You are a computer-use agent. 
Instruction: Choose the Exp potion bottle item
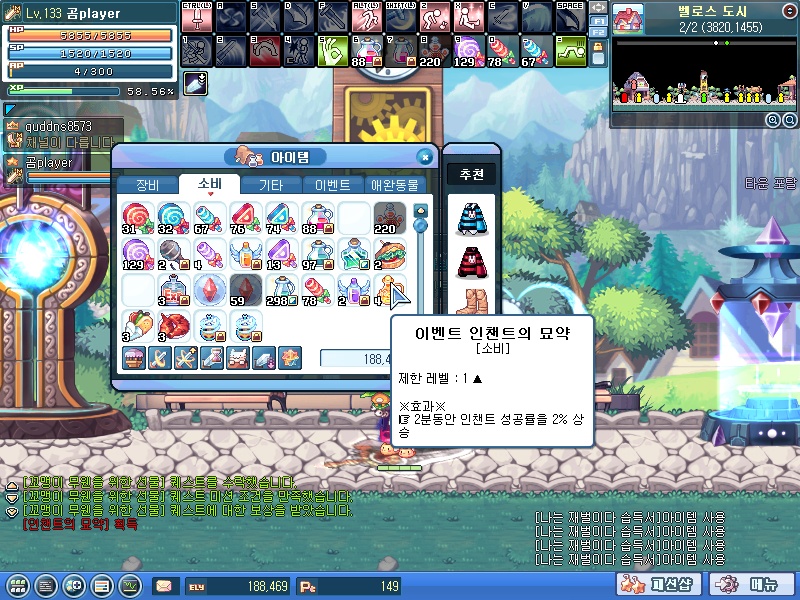tap(171, 290)
